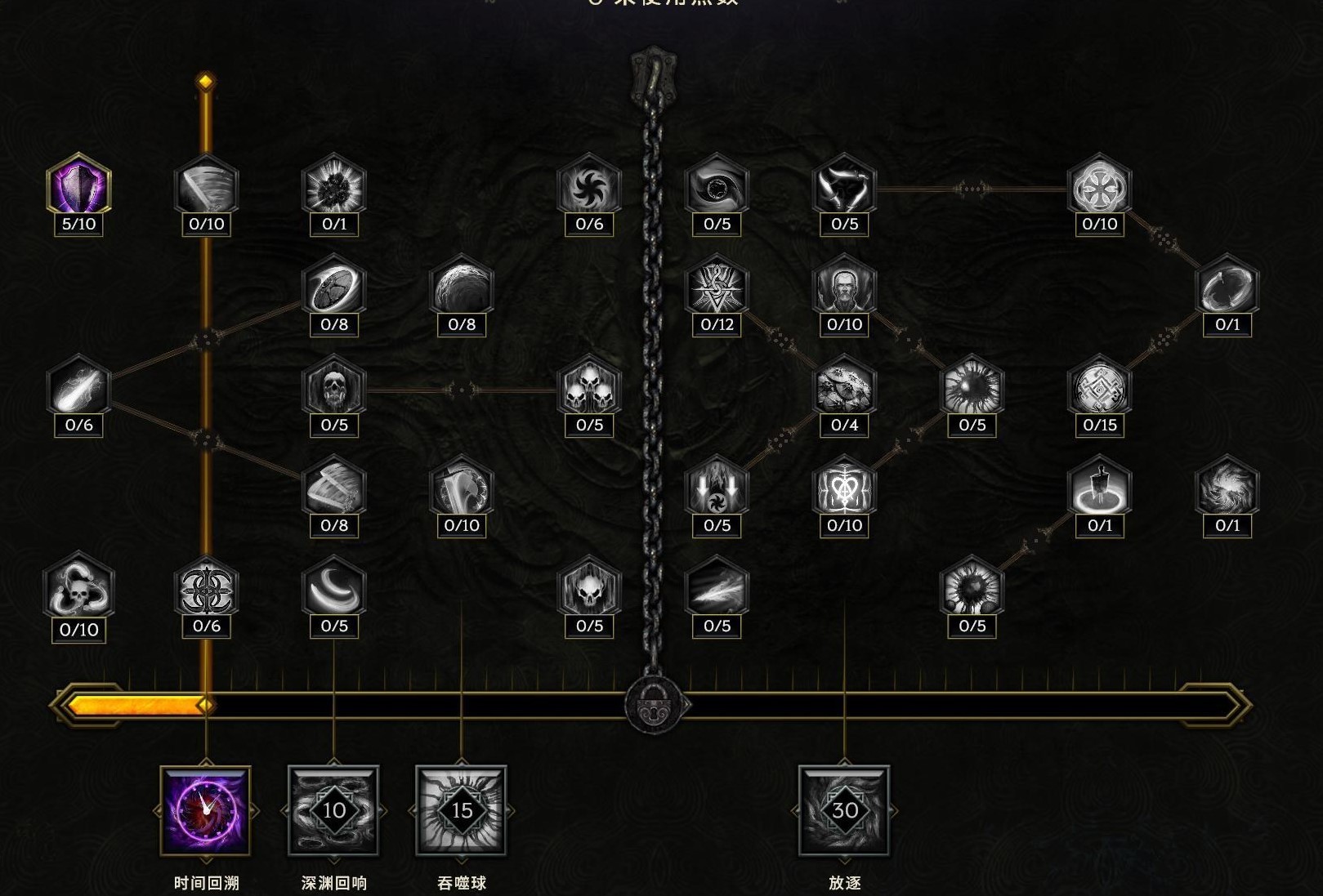Select the 放逐 skill node marked 30

(843, 811)
